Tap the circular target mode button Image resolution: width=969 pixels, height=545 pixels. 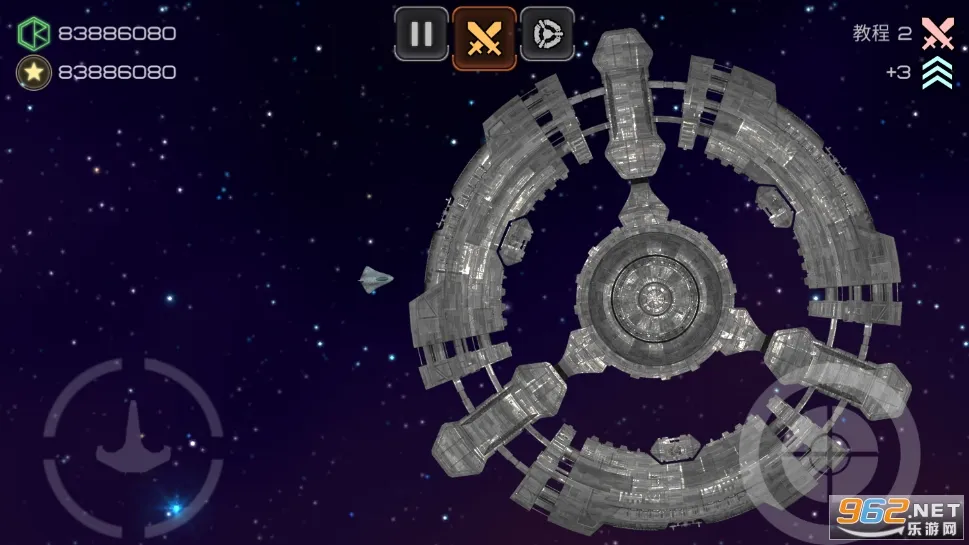point(547,34)
